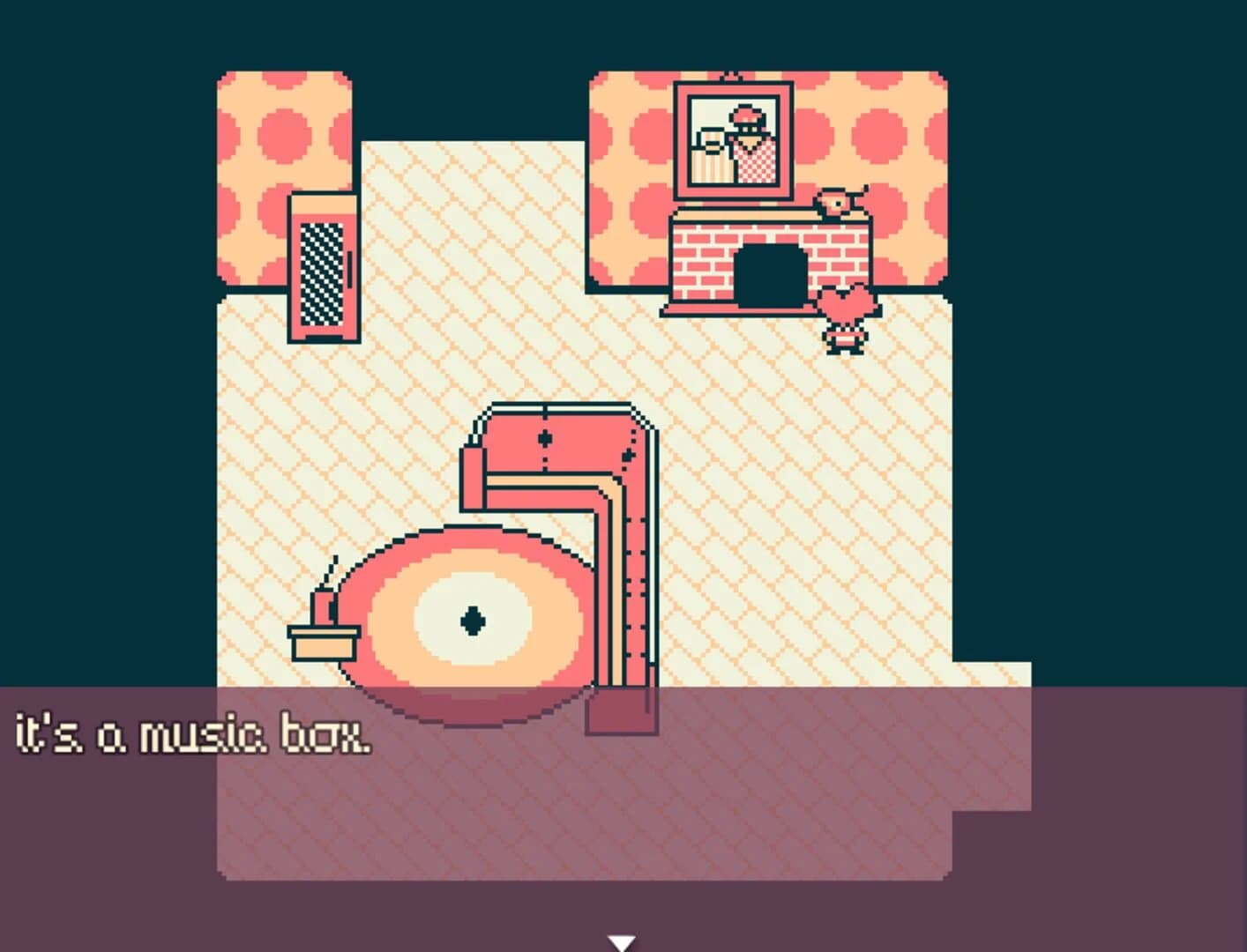Click the downward arrow to advance dialogue
This screenshot has height=952, width=1247.
click(623, 942)
